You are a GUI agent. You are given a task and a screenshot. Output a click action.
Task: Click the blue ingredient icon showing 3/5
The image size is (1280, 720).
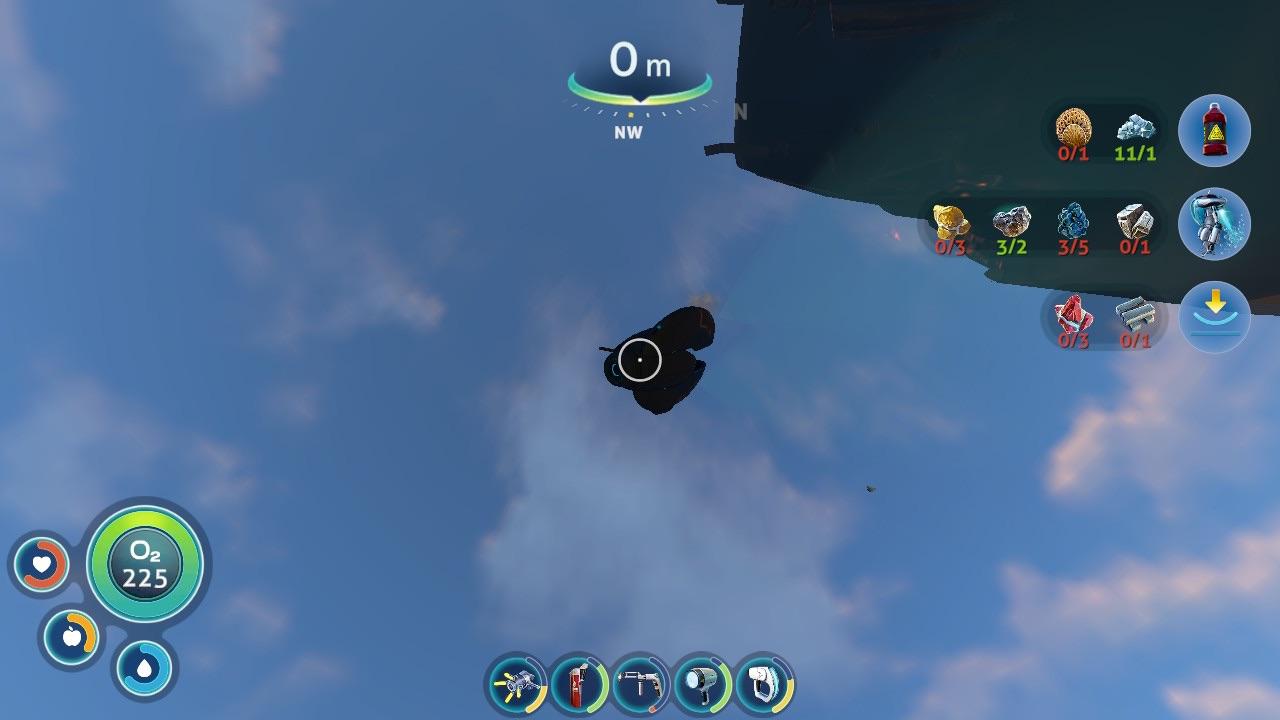point(1075,220)
